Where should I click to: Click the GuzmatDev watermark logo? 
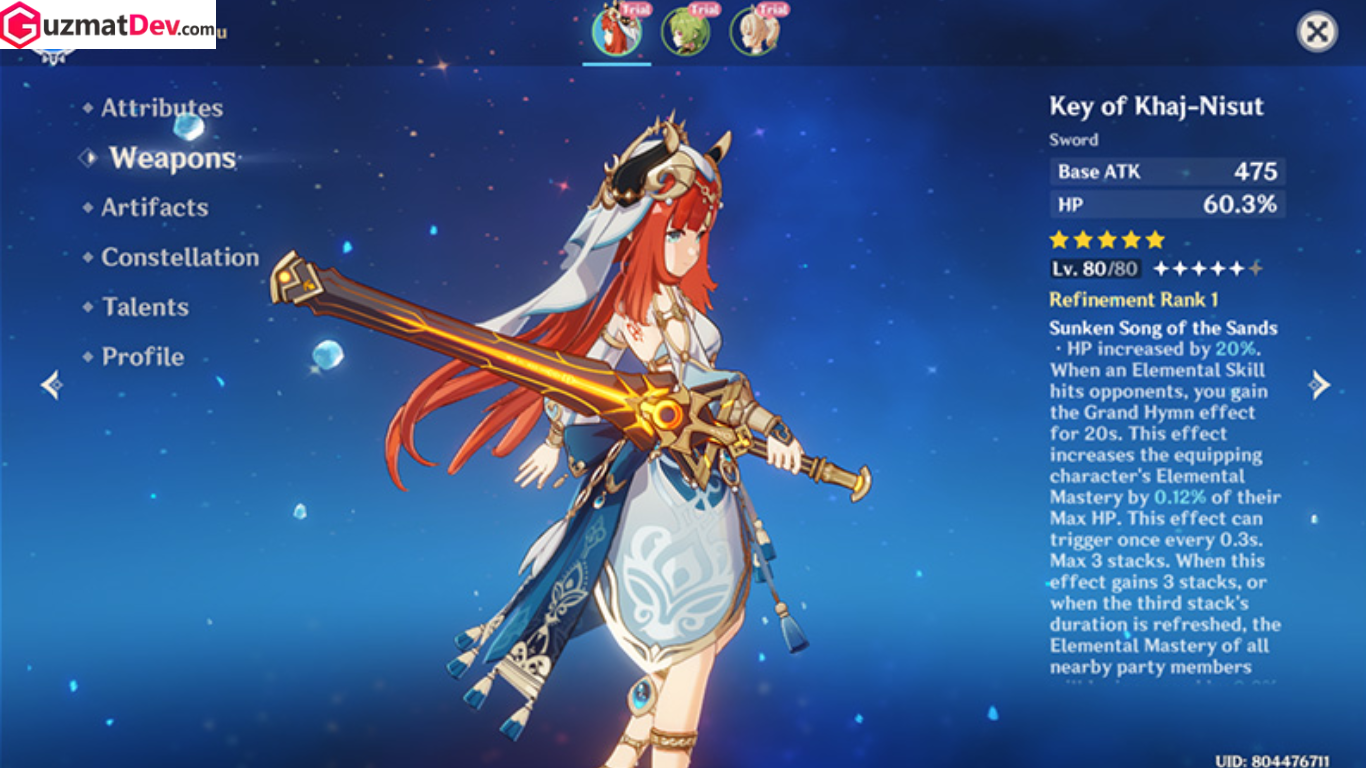[x=107, y=25]
